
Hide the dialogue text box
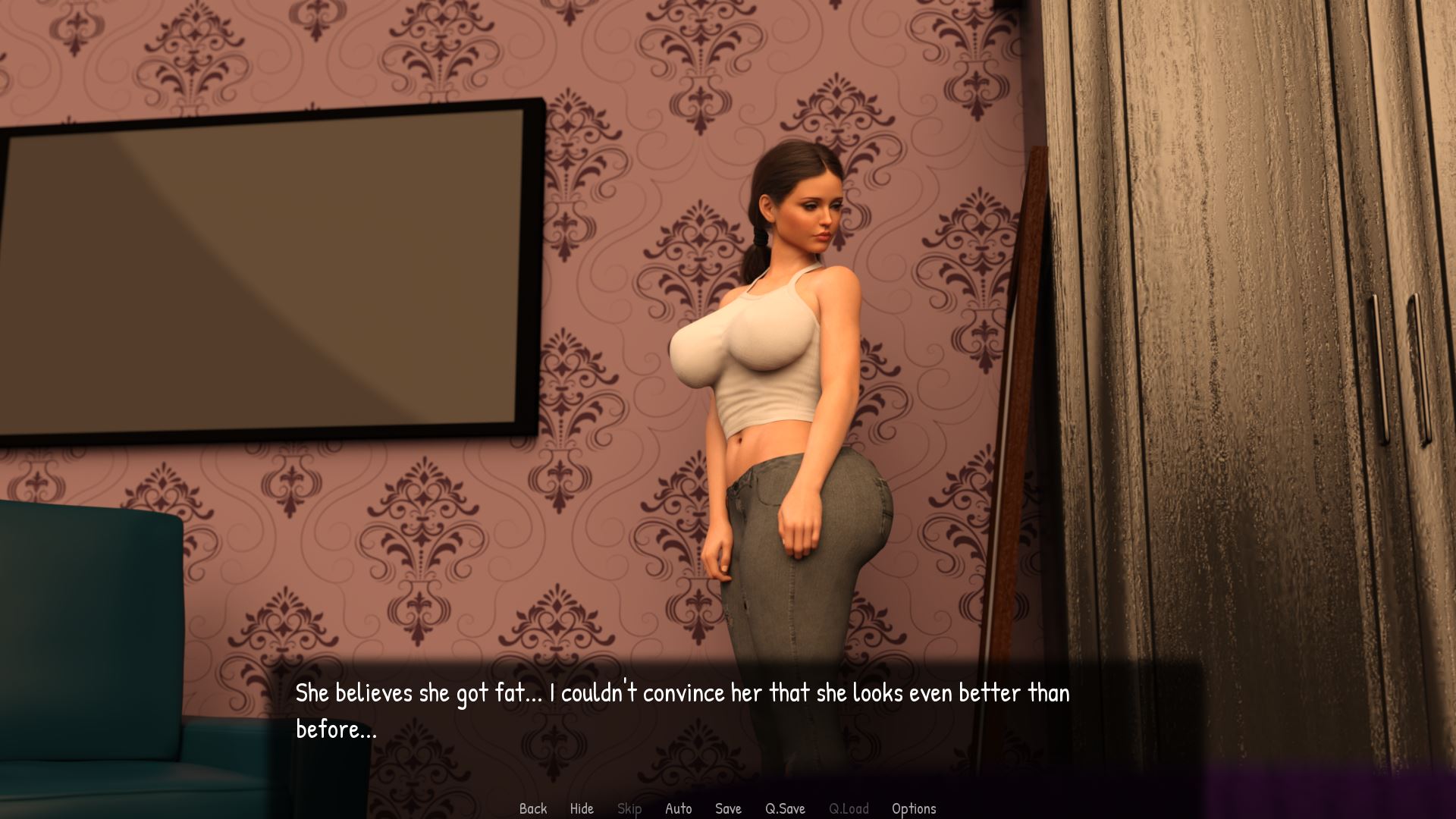pos(582,808)
